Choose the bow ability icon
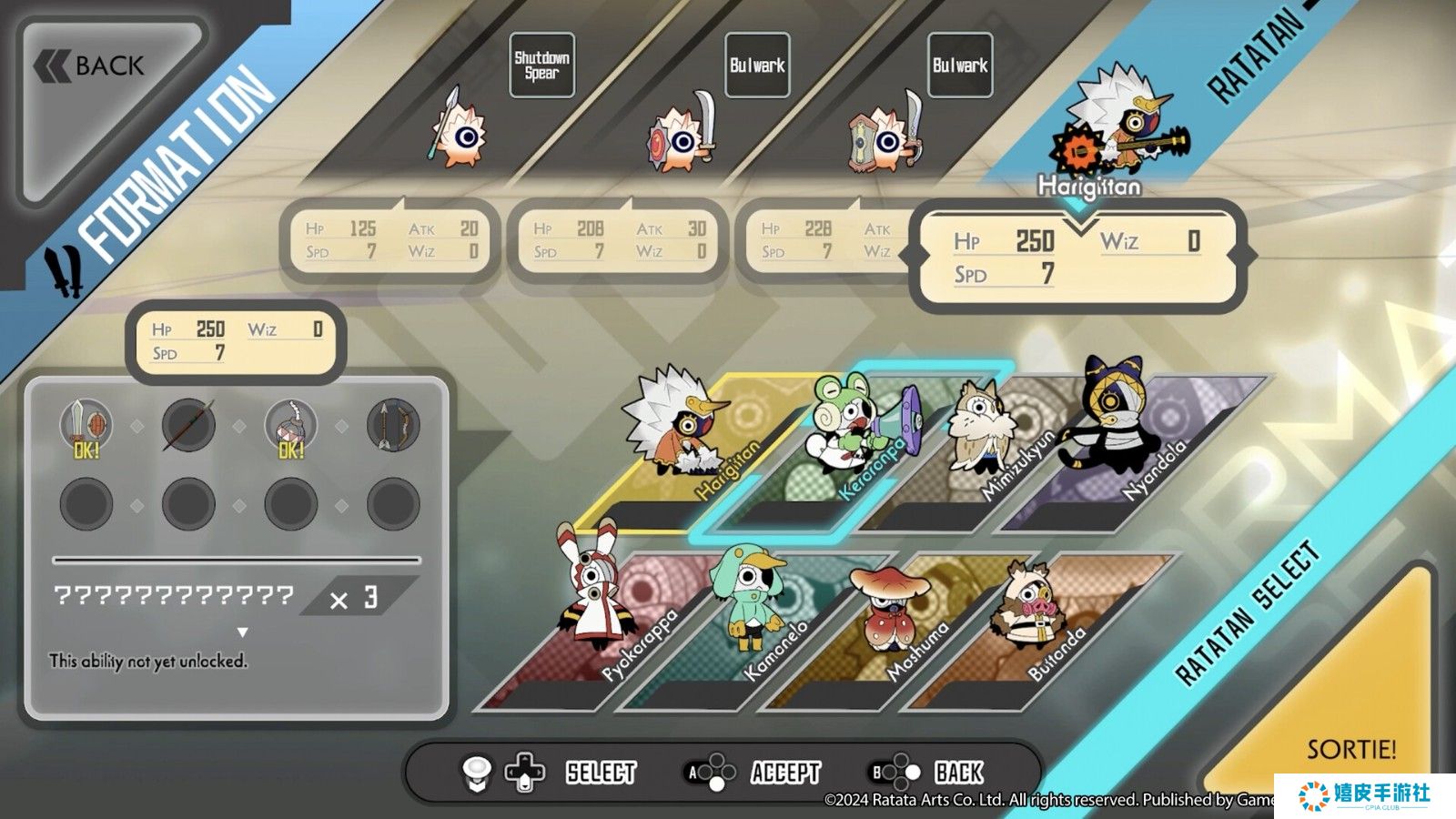This screenshot has height=819, width=1456. 393,425
